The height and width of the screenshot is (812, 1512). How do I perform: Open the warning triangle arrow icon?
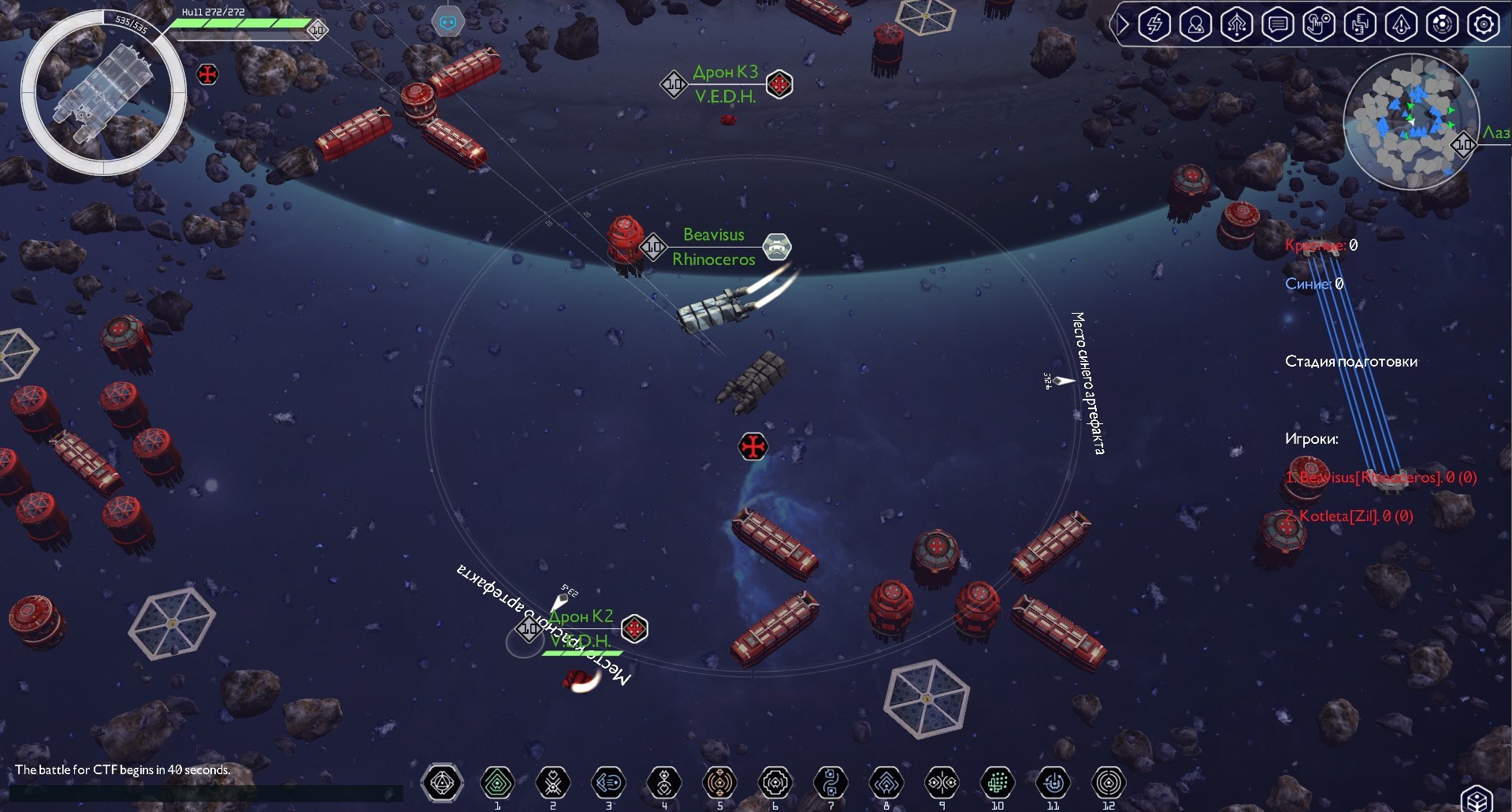tap(1401, 24)
